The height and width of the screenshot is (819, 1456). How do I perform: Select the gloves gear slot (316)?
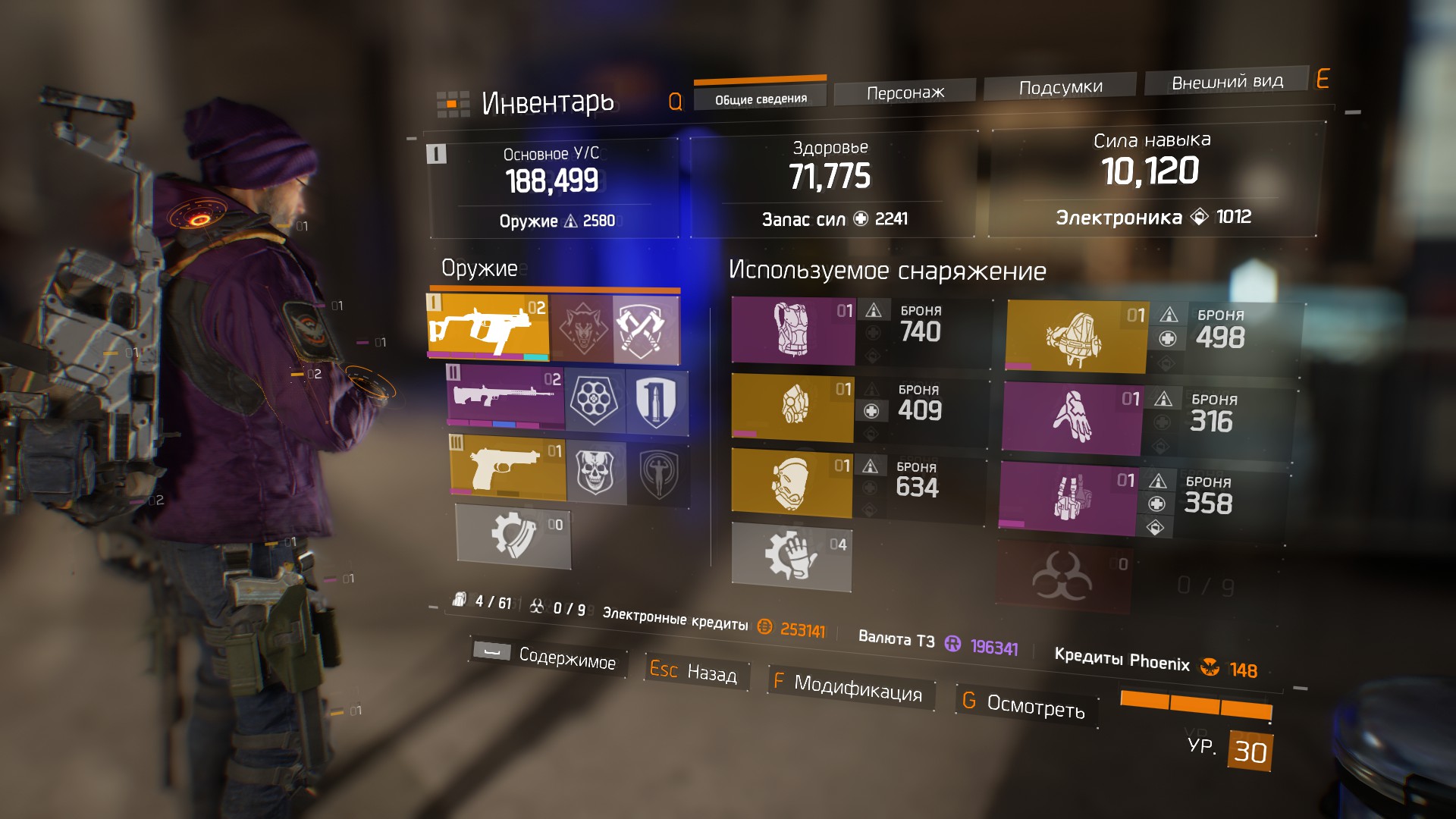click(1071, 418)
